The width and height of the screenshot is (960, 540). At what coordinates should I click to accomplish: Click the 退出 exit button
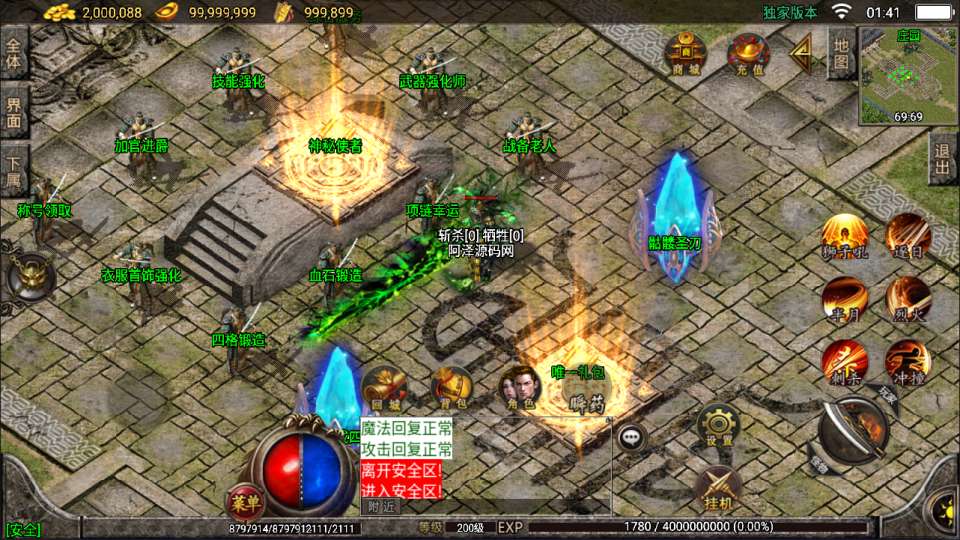point(942,159)
